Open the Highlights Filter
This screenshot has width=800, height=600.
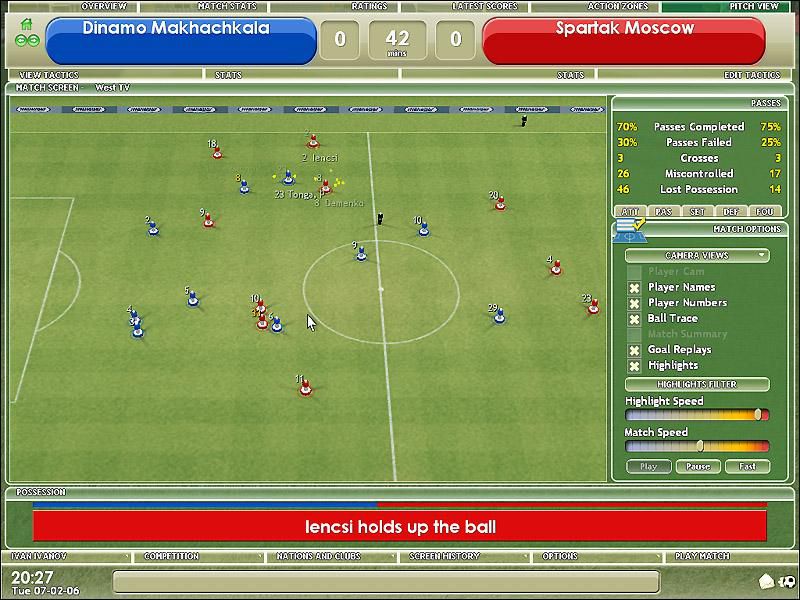pos(697,384)
